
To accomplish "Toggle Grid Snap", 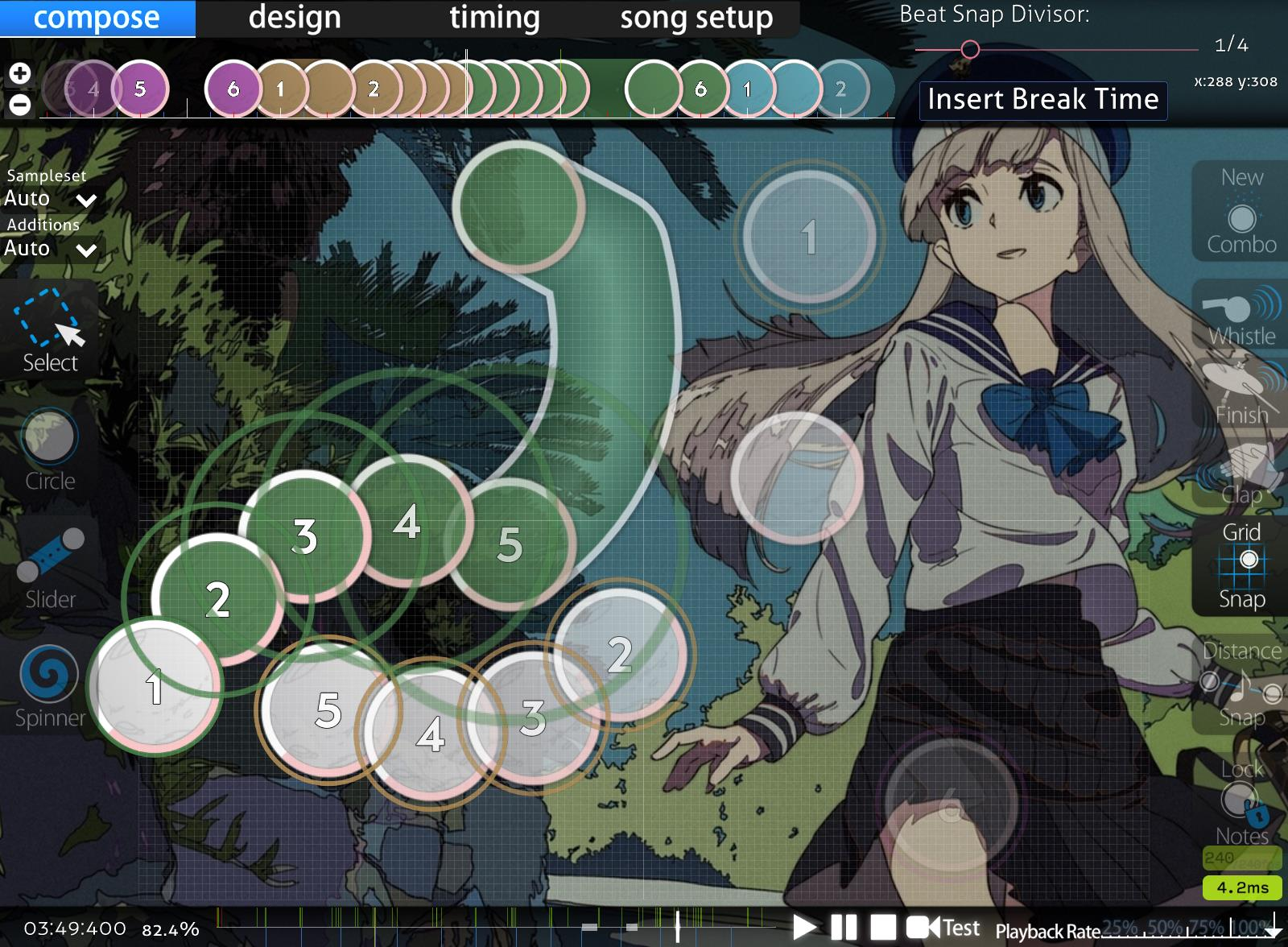I will point(1241,566).
